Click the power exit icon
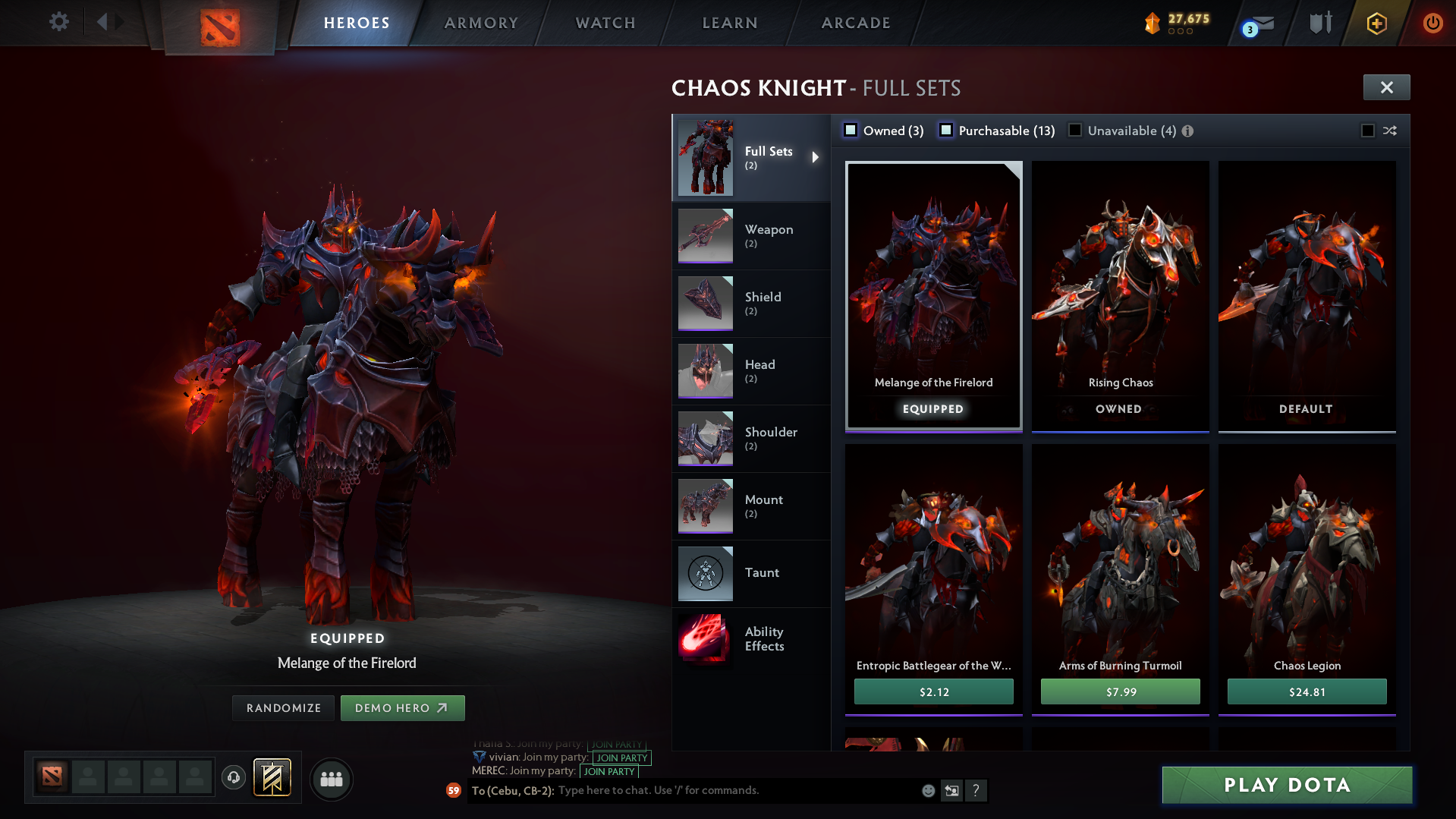 1432,23
